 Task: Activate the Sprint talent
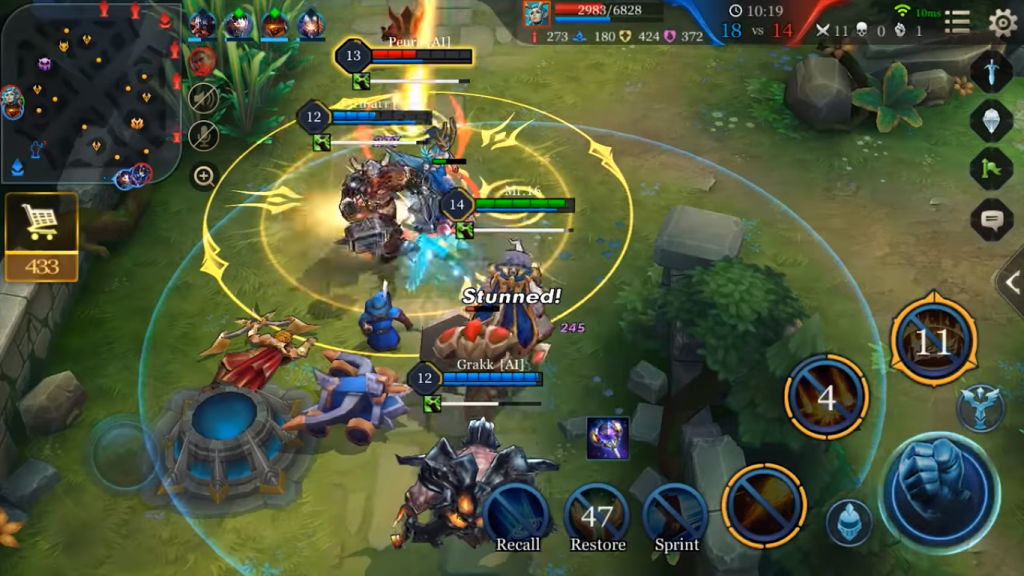(x=677, y=517)
